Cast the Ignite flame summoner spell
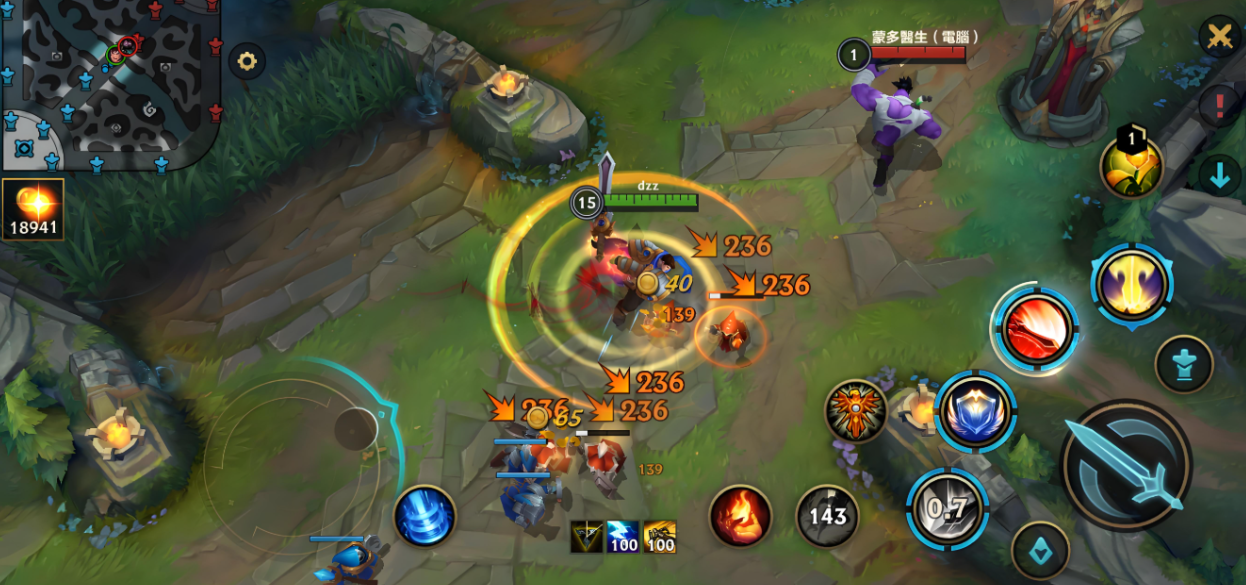The height and width of the screenshot is (585, 1246). coord(740,515)
